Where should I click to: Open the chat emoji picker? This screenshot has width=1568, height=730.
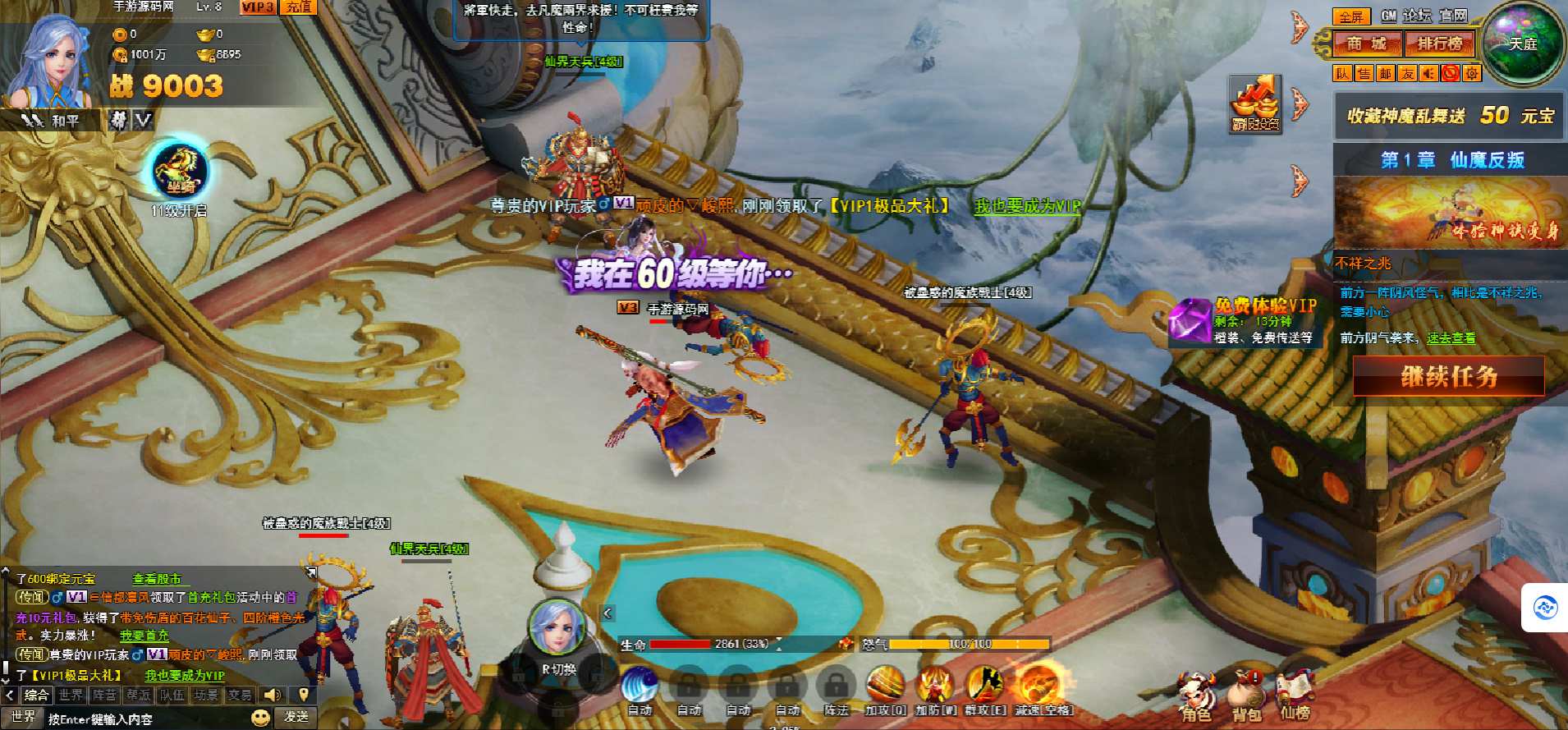click(x=261, y=717)
